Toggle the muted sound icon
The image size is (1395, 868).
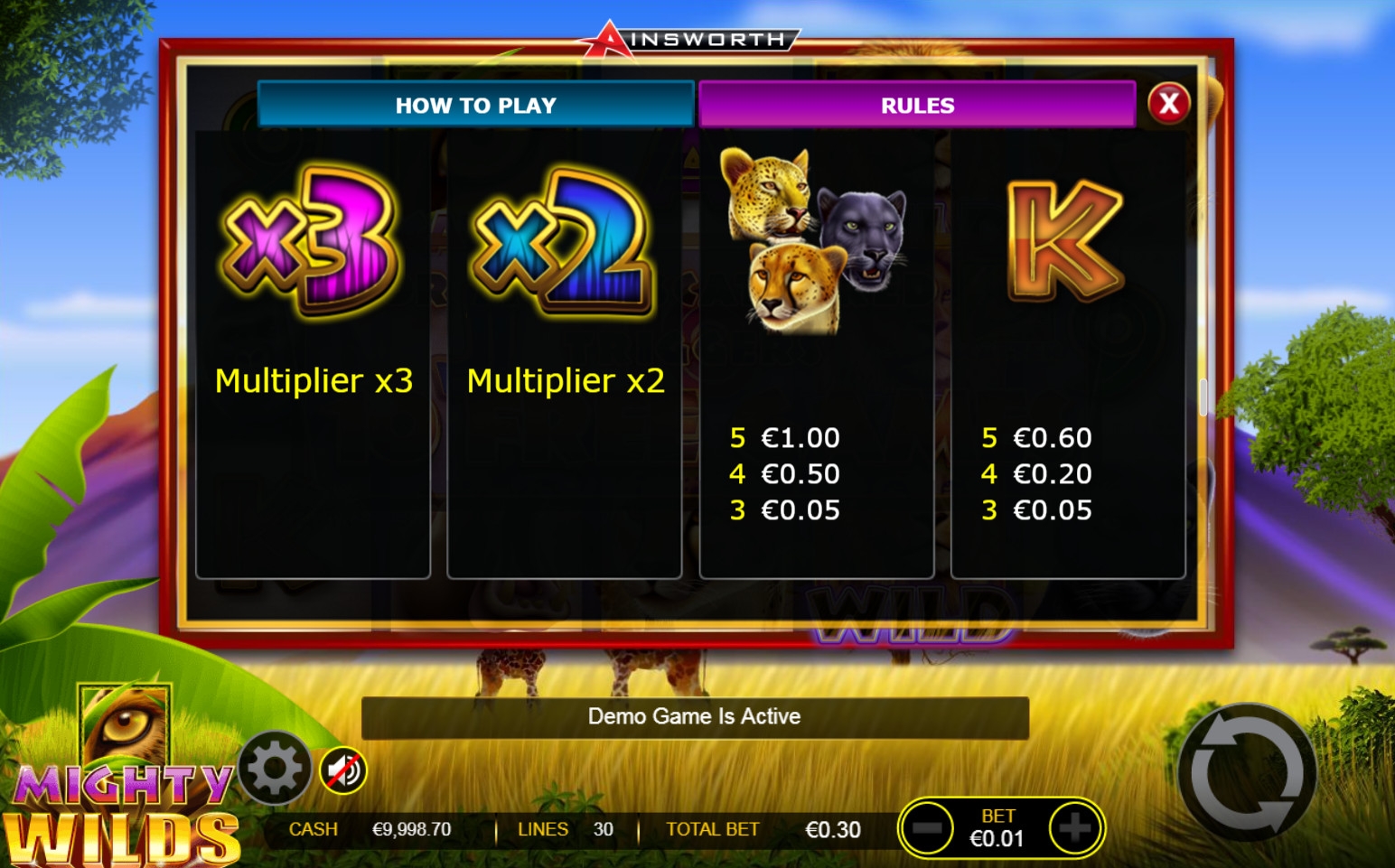click(x=343, y=770)
